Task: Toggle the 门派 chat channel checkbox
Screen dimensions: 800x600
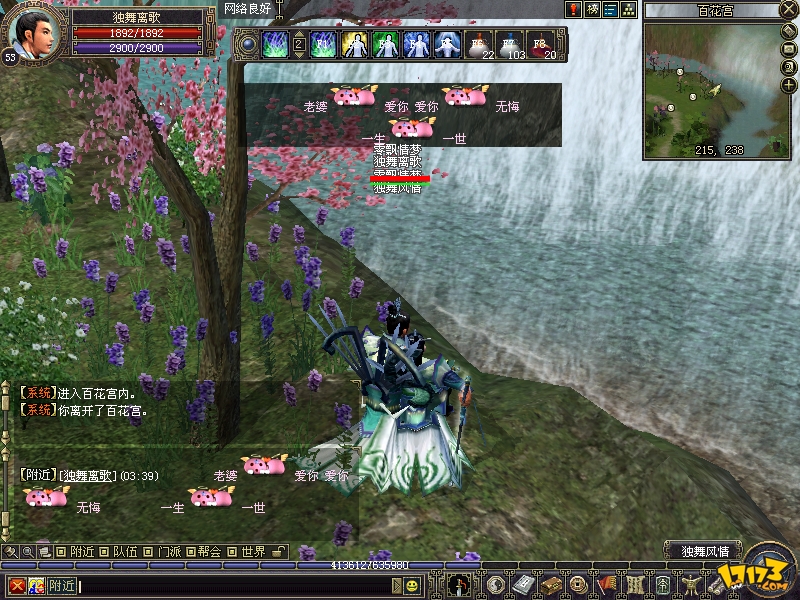Action: click(148, 551)
